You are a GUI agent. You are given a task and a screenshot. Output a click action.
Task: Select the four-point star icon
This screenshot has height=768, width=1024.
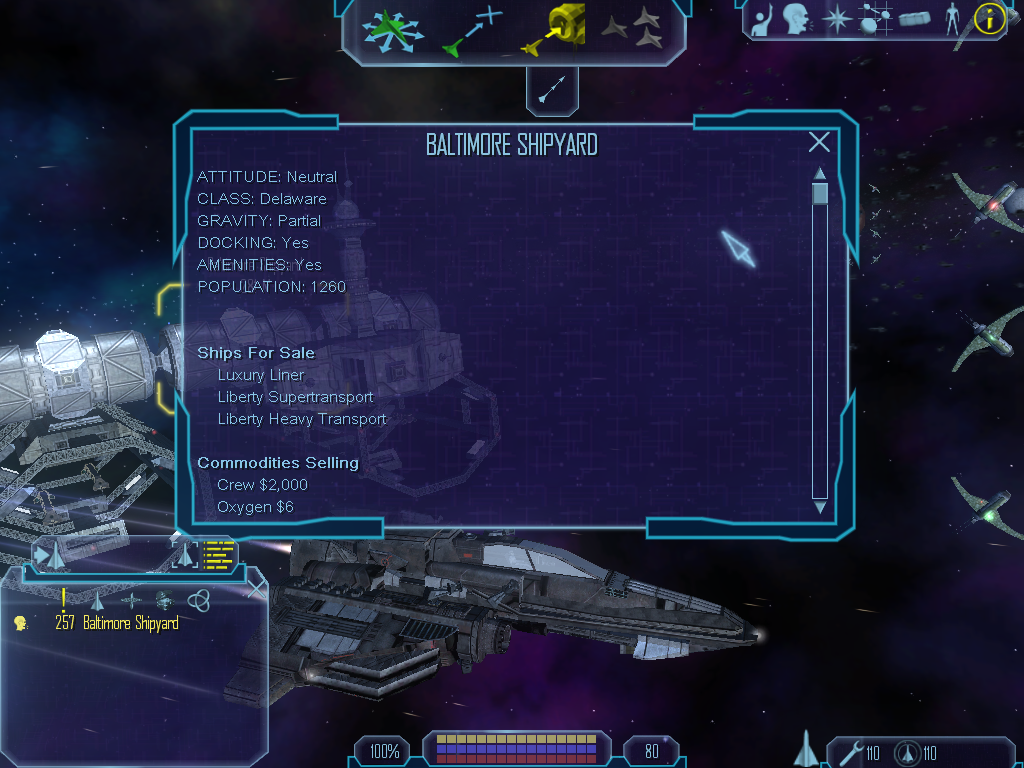(x=836, y=19)
